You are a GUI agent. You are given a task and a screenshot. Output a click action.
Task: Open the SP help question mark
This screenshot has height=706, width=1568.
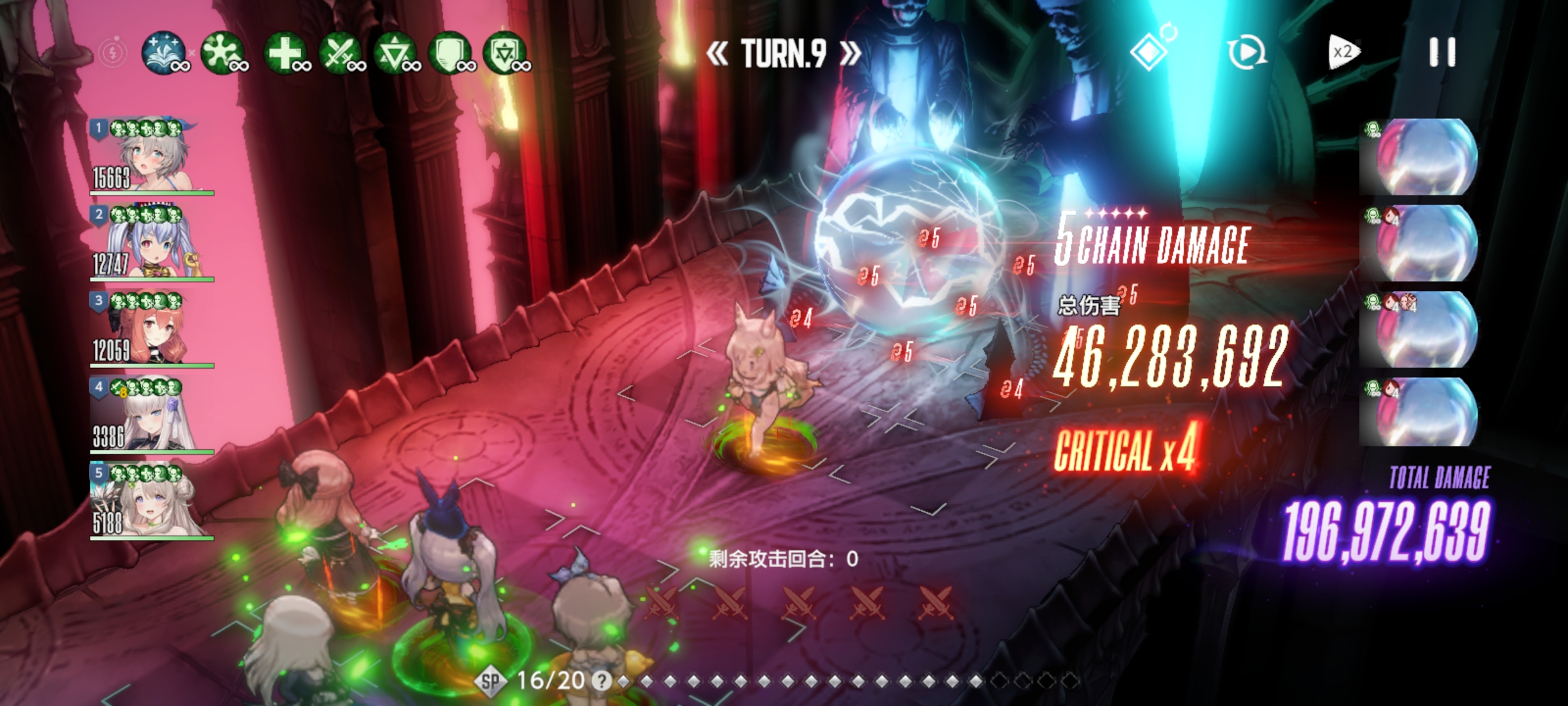(601, 681)
